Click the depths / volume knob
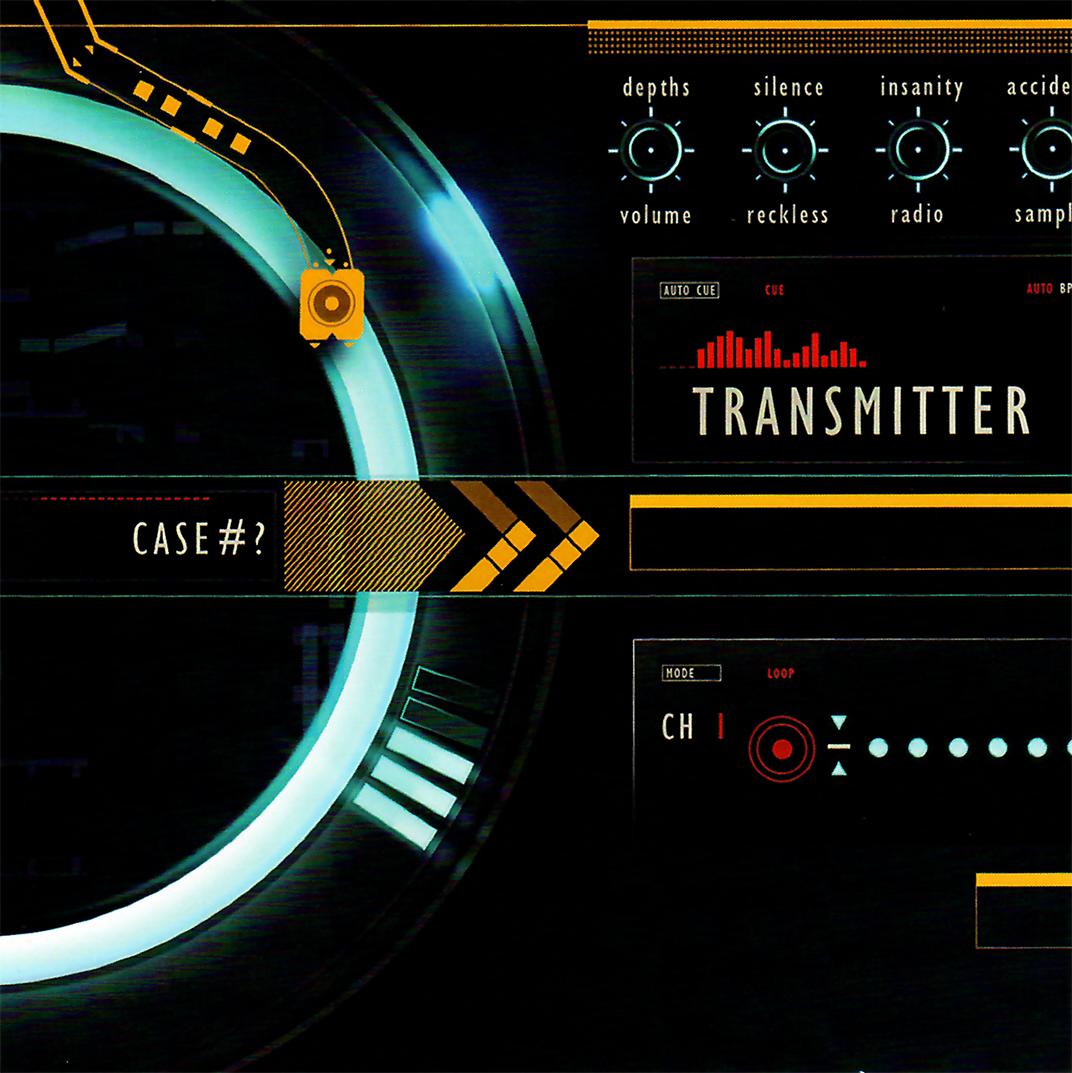The height and width of the screenshot is (1073, 1072). (x=651, y=151)
